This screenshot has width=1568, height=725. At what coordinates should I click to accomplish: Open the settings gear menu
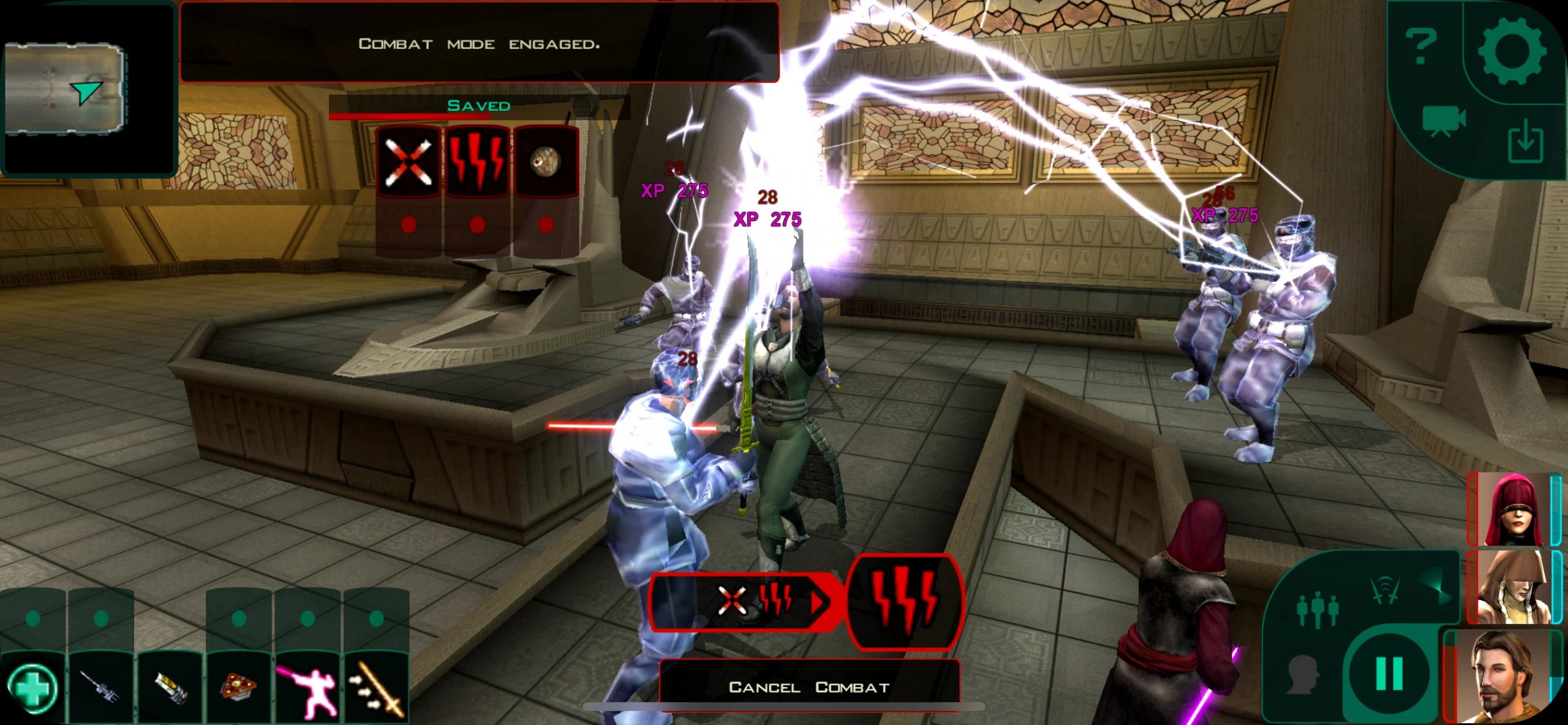(x=1512, y=50)
